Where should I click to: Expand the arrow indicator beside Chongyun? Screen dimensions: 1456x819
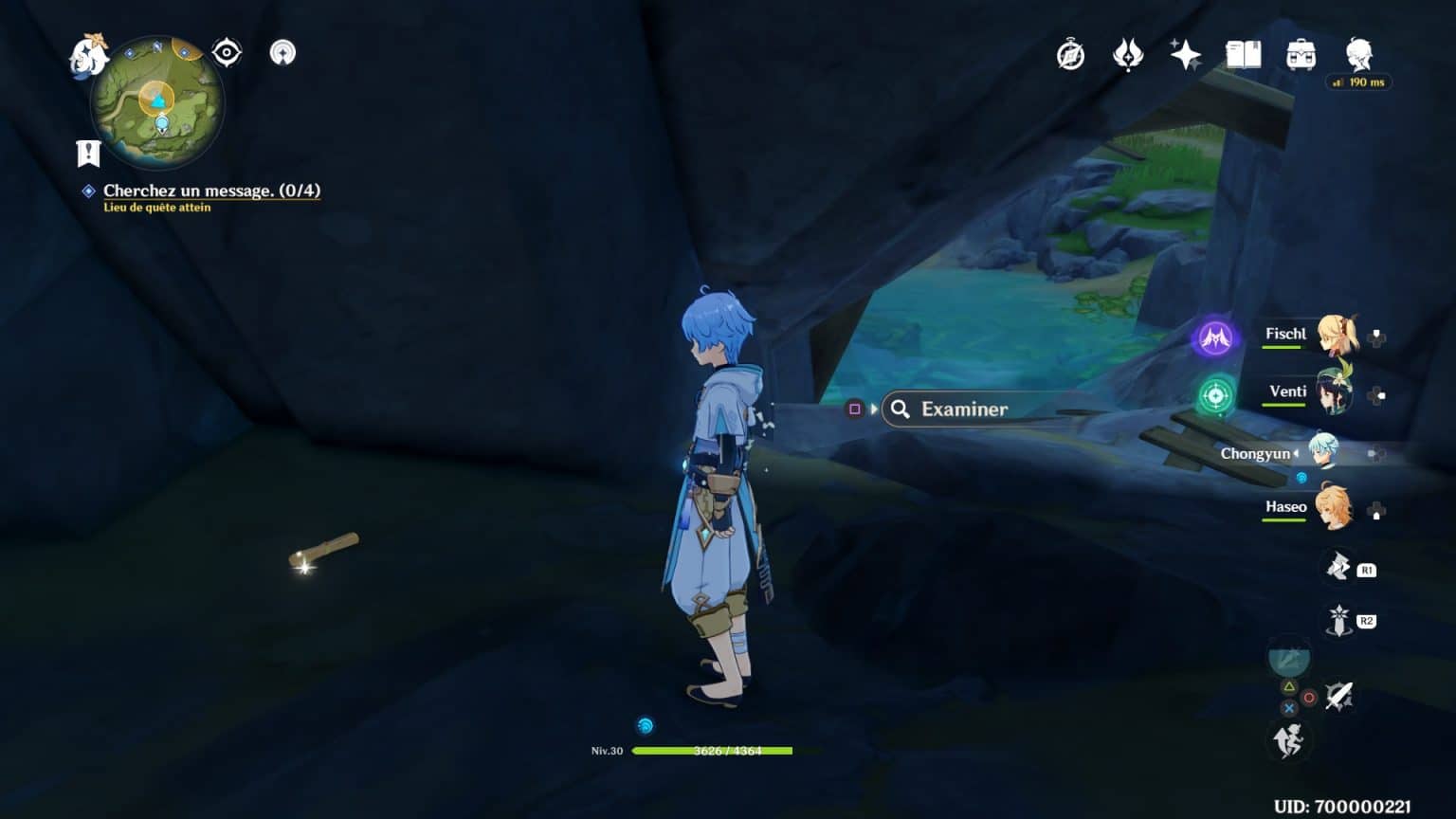1295,453
